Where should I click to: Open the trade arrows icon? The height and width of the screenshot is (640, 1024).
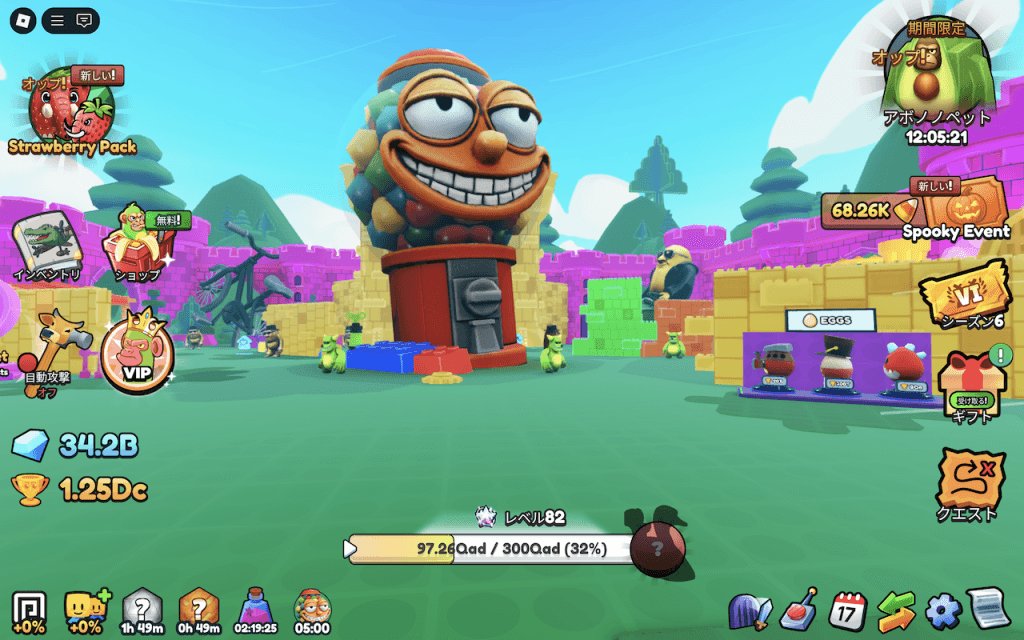[896, 609]
